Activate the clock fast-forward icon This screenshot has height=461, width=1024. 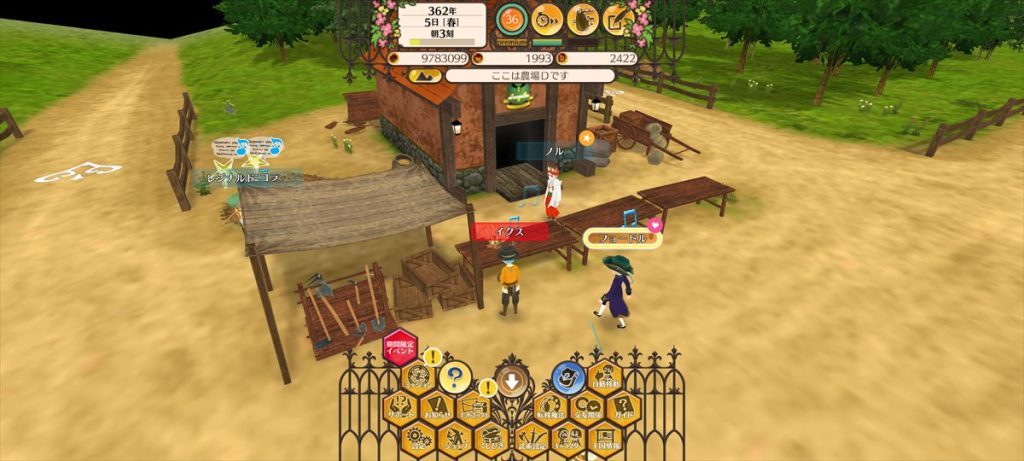546,18
